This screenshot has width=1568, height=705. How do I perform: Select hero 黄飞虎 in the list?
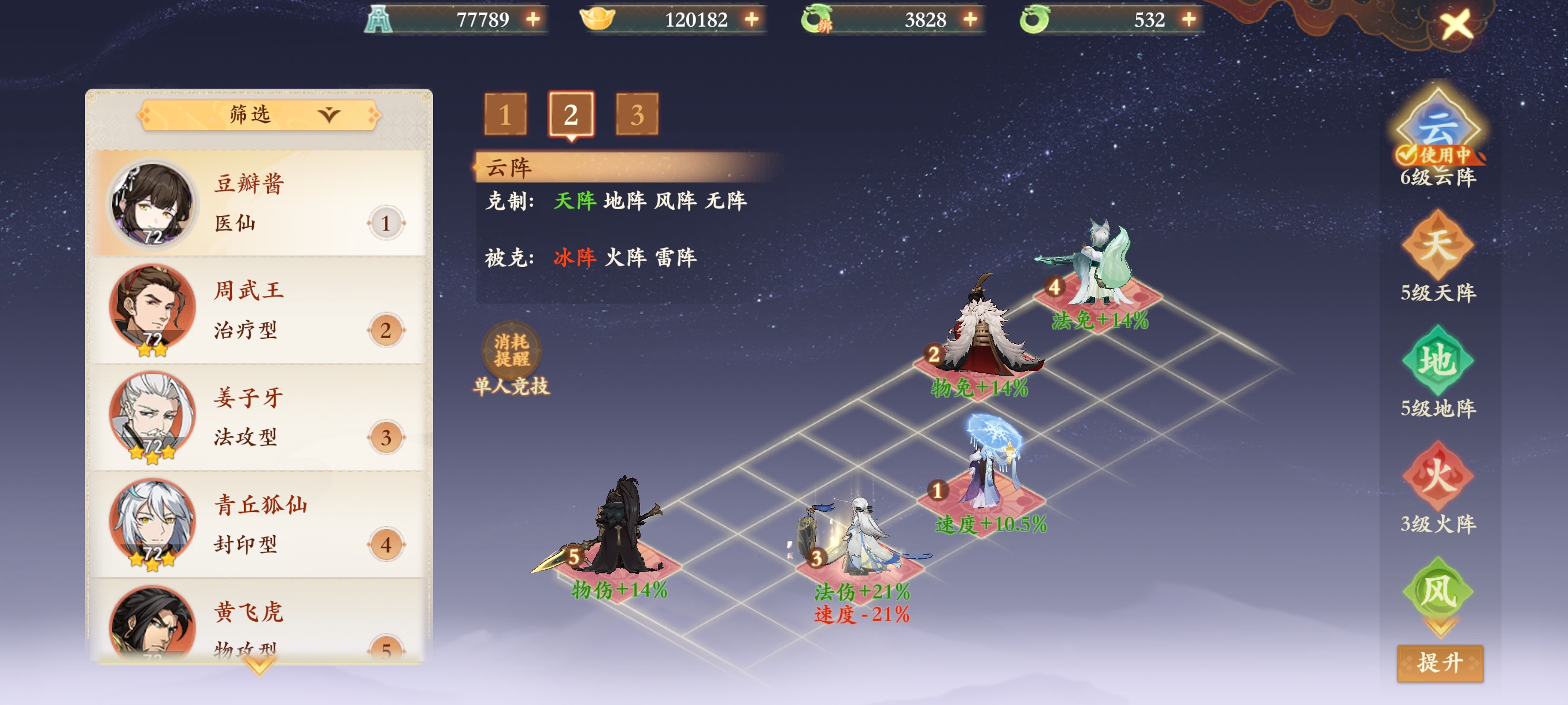(x=257, y=626)
